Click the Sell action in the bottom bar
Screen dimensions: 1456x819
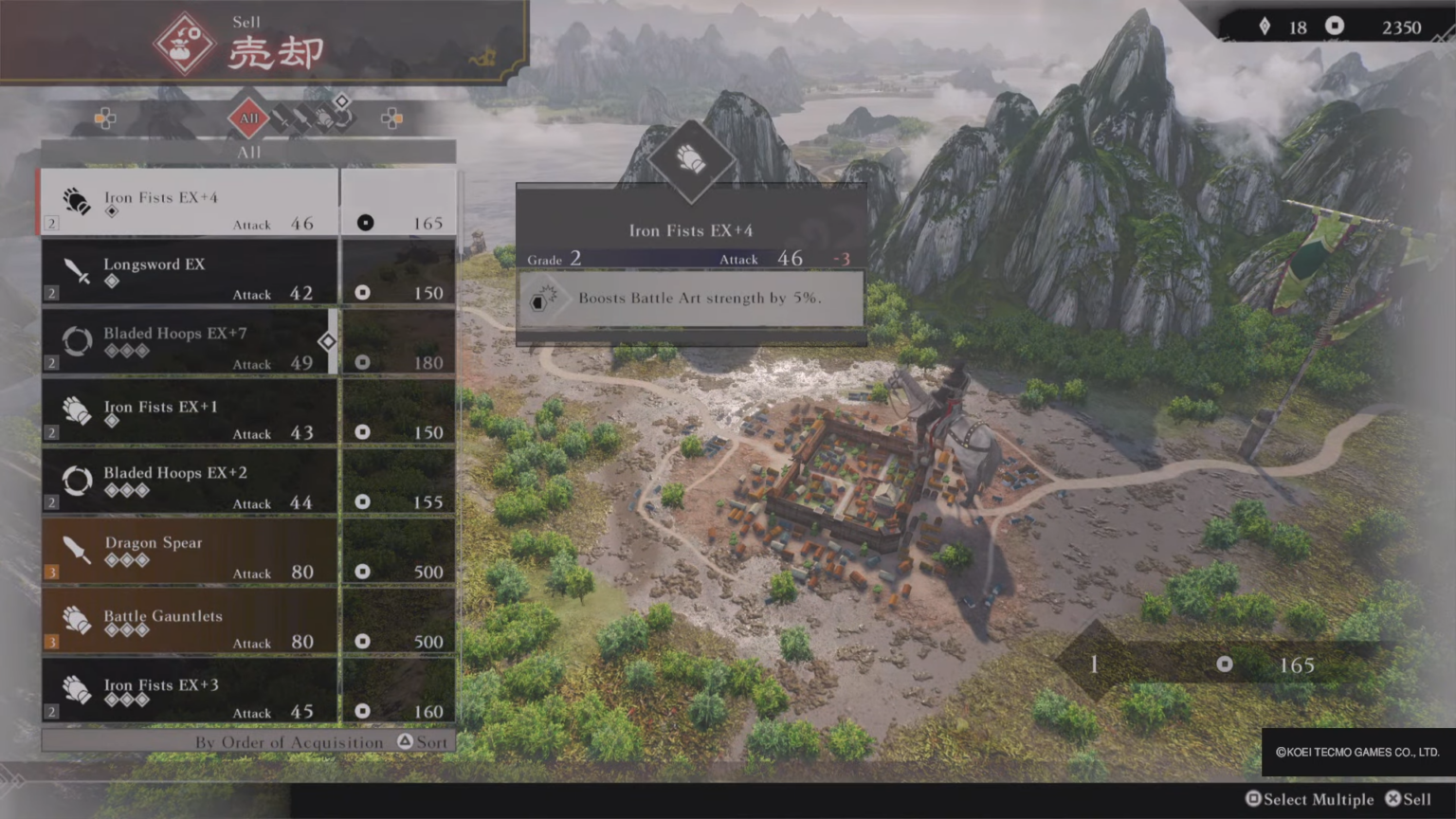1409,799
